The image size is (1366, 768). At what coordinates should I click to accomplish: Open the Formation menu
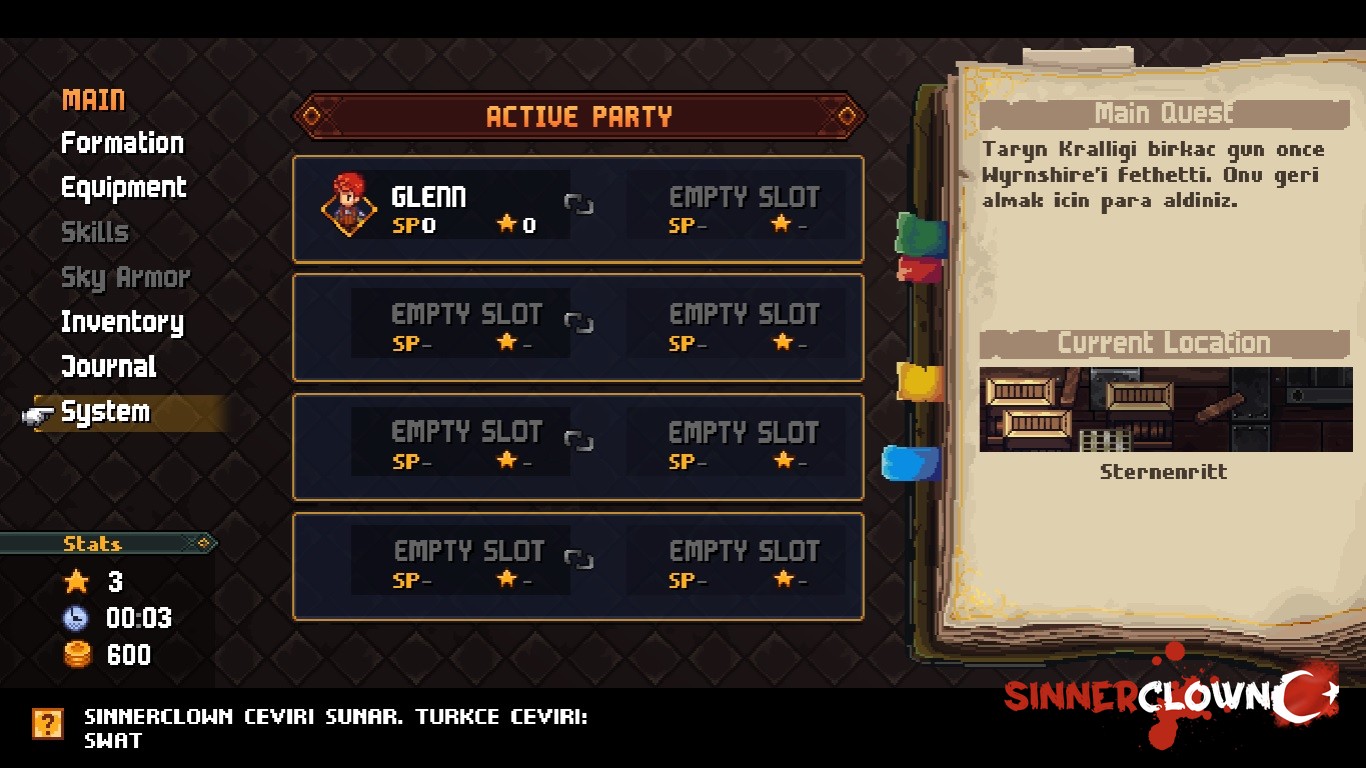[x=122, y=143]
